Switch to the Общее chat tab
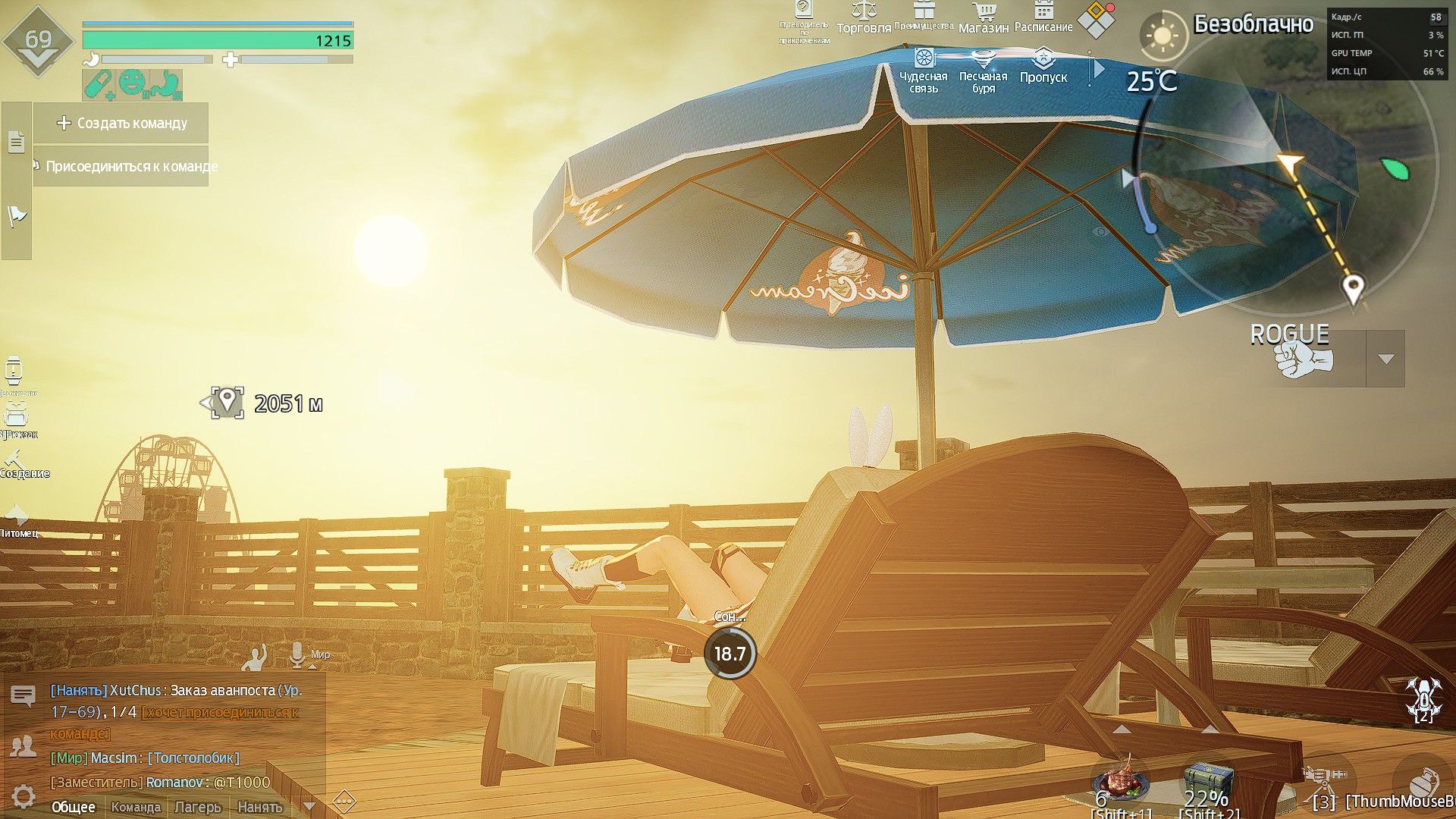The width and height of the screenshot is (1456, 819). 74,807
